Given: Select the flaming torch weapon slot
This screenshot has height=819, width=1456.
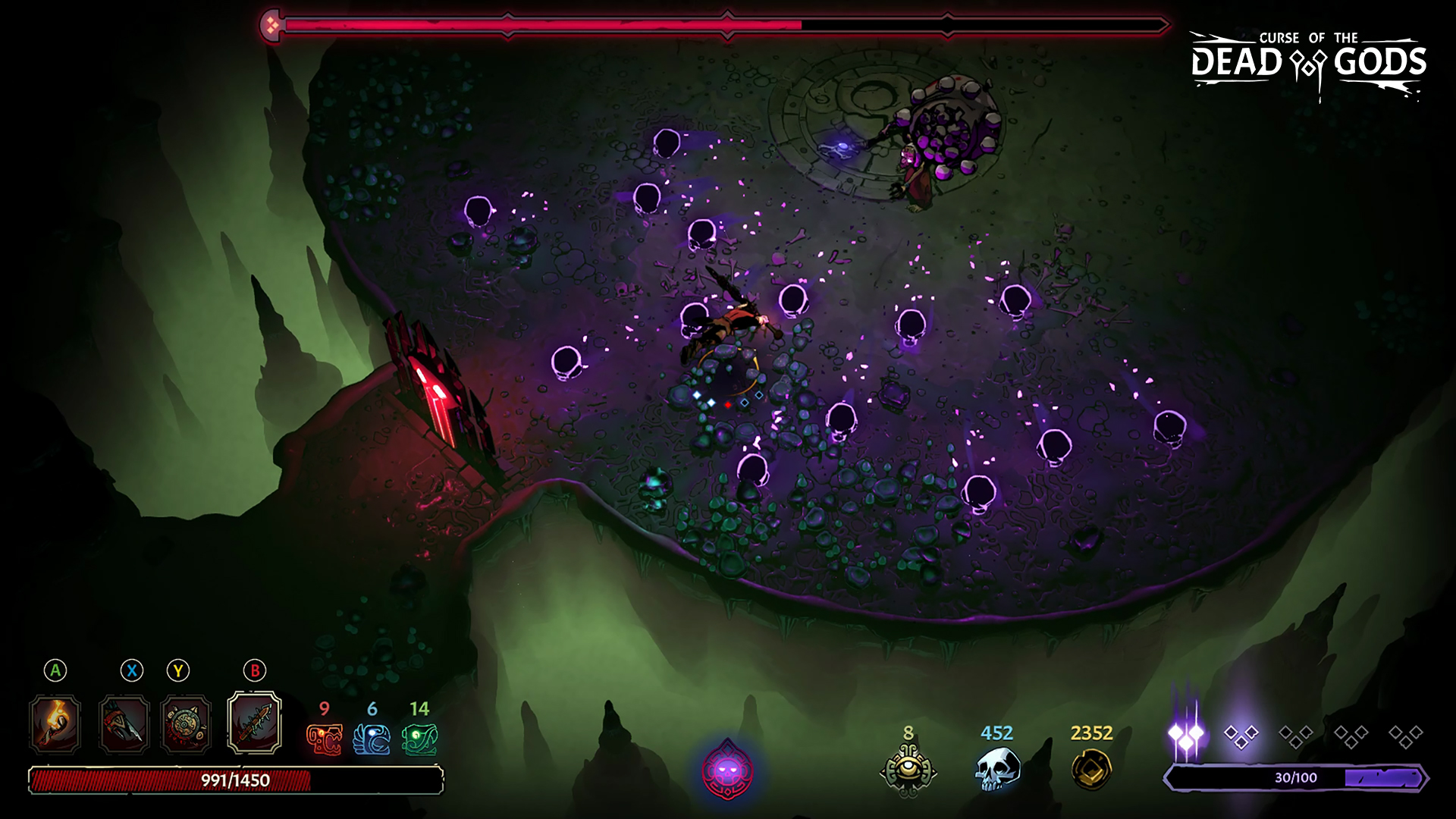Looking at the screenshot, I should (55, 724).
